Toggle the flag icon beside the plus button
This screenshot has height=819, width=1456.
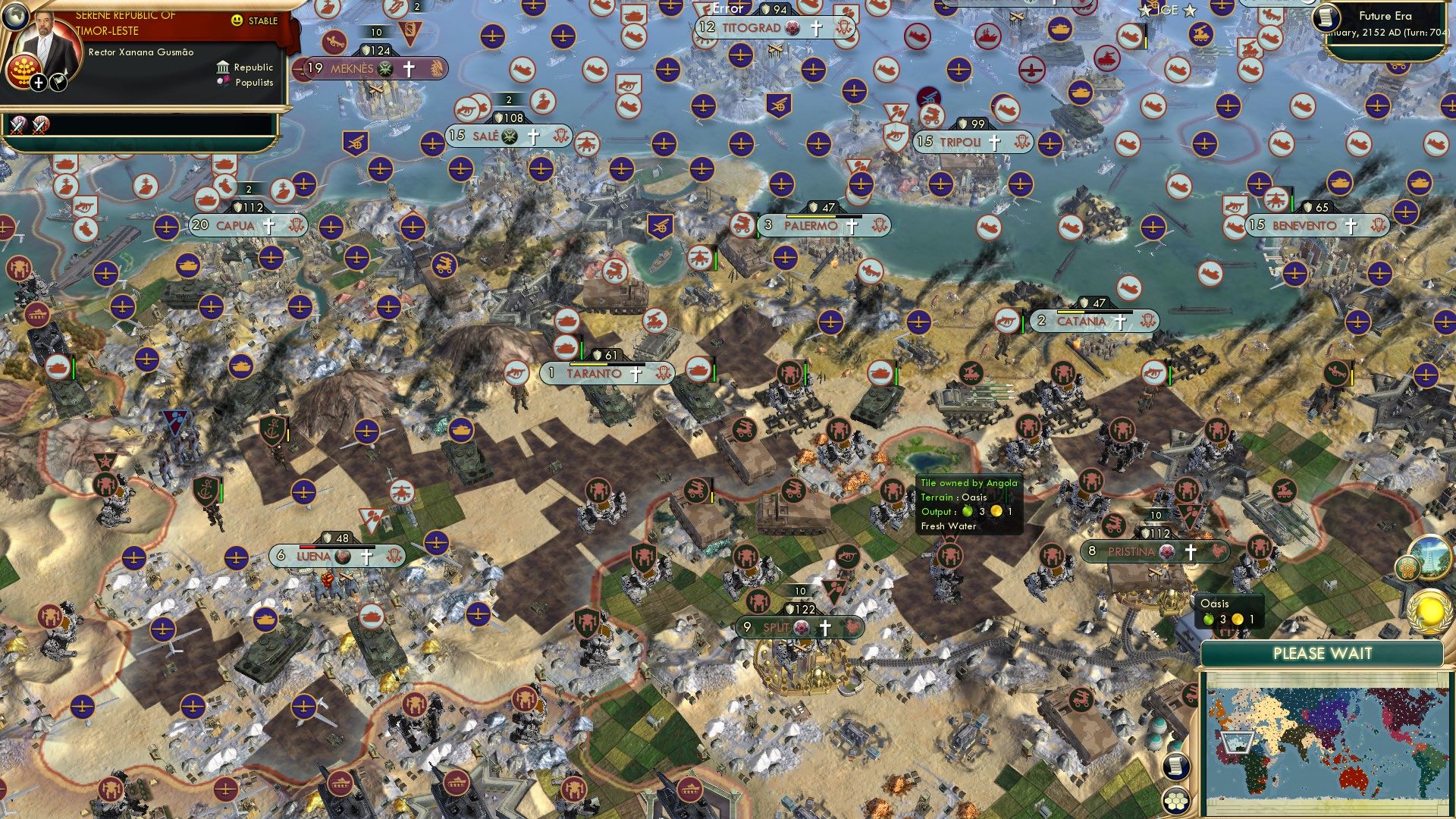(57, 81)
